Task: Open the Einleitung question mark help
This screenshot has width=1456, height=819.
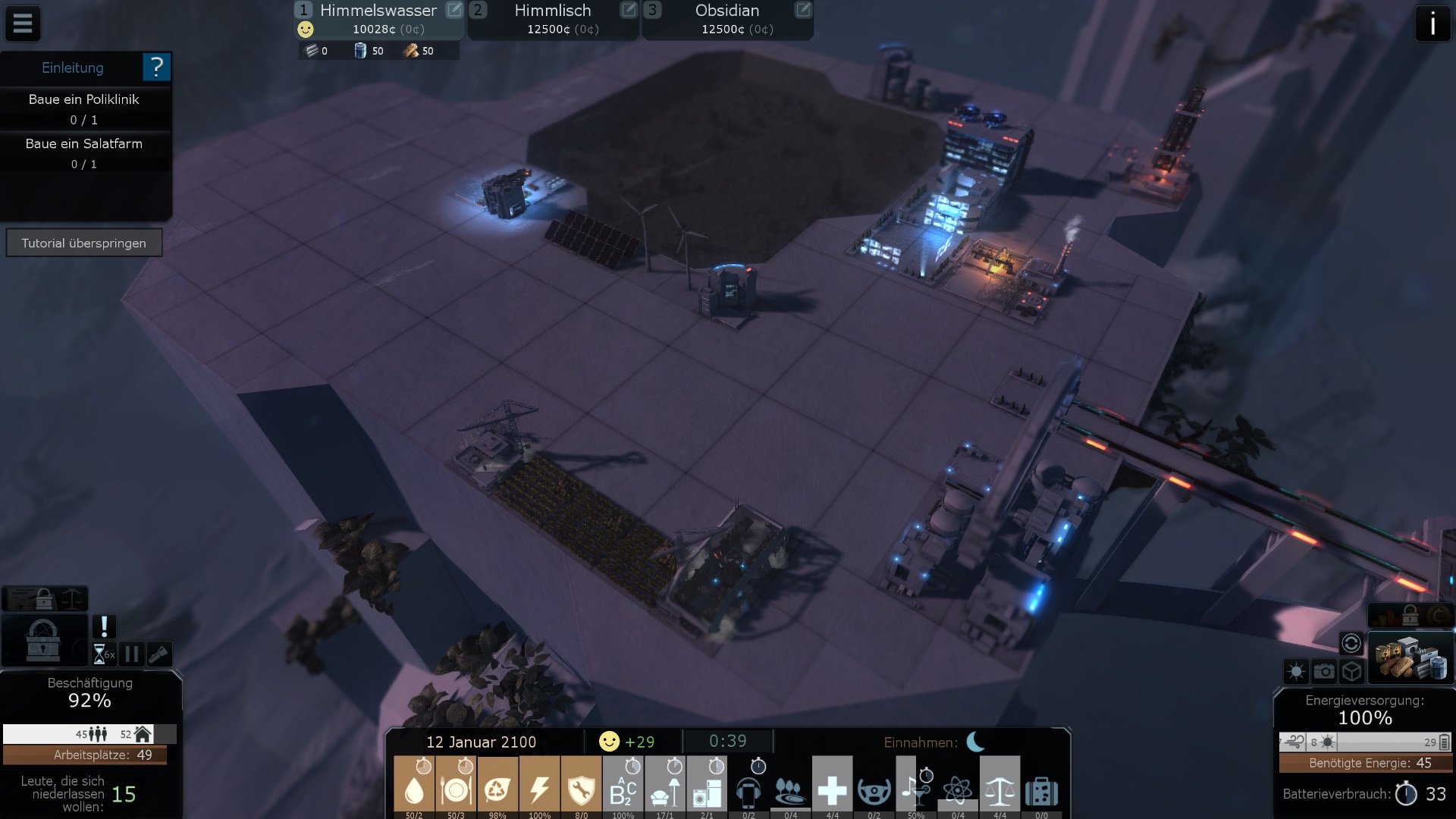Action: tap(156, 67)
